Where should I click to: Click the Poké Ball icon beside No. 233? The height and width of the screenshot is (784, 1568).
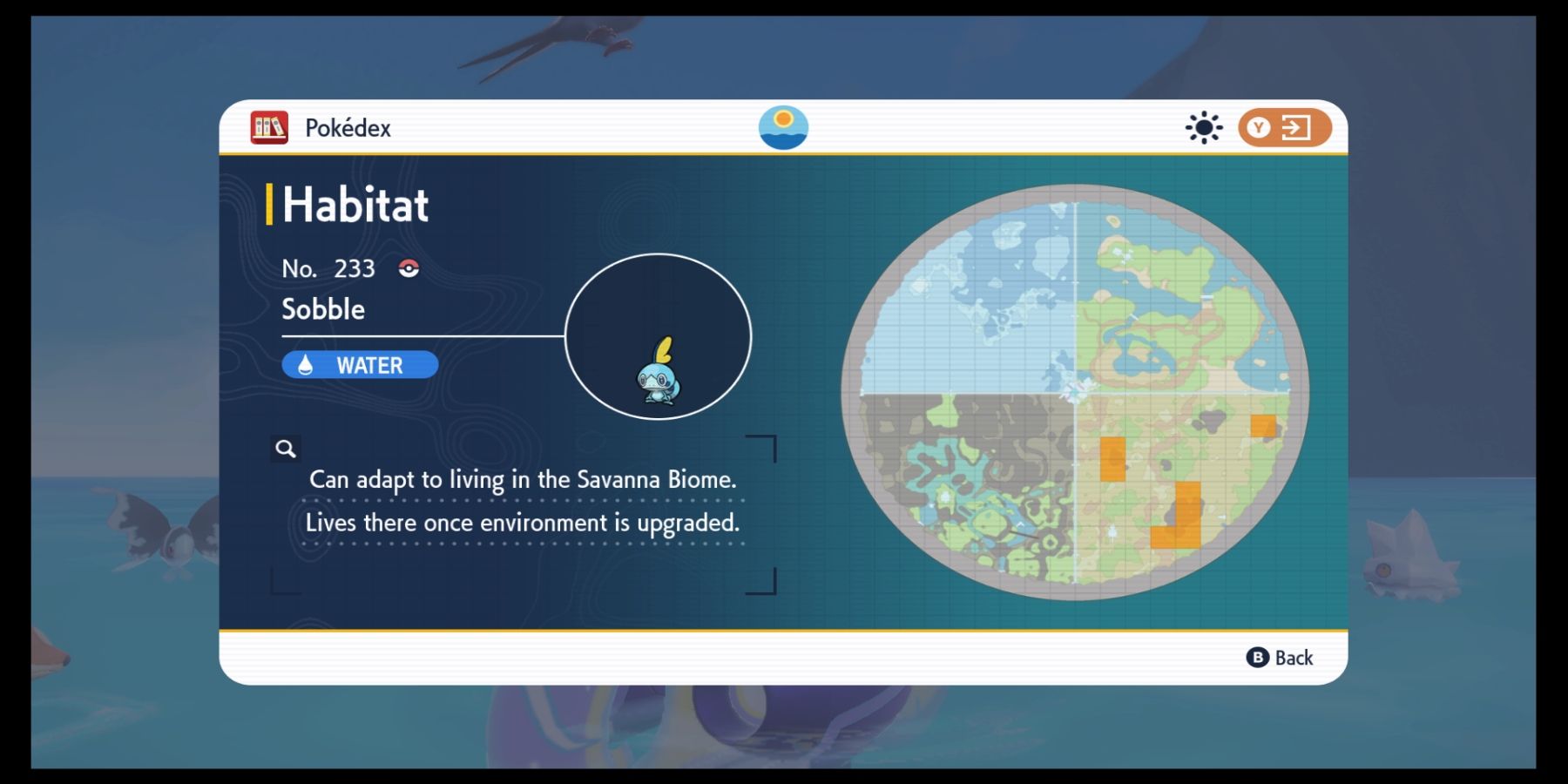pyautogui.click(x=408, y=268)
